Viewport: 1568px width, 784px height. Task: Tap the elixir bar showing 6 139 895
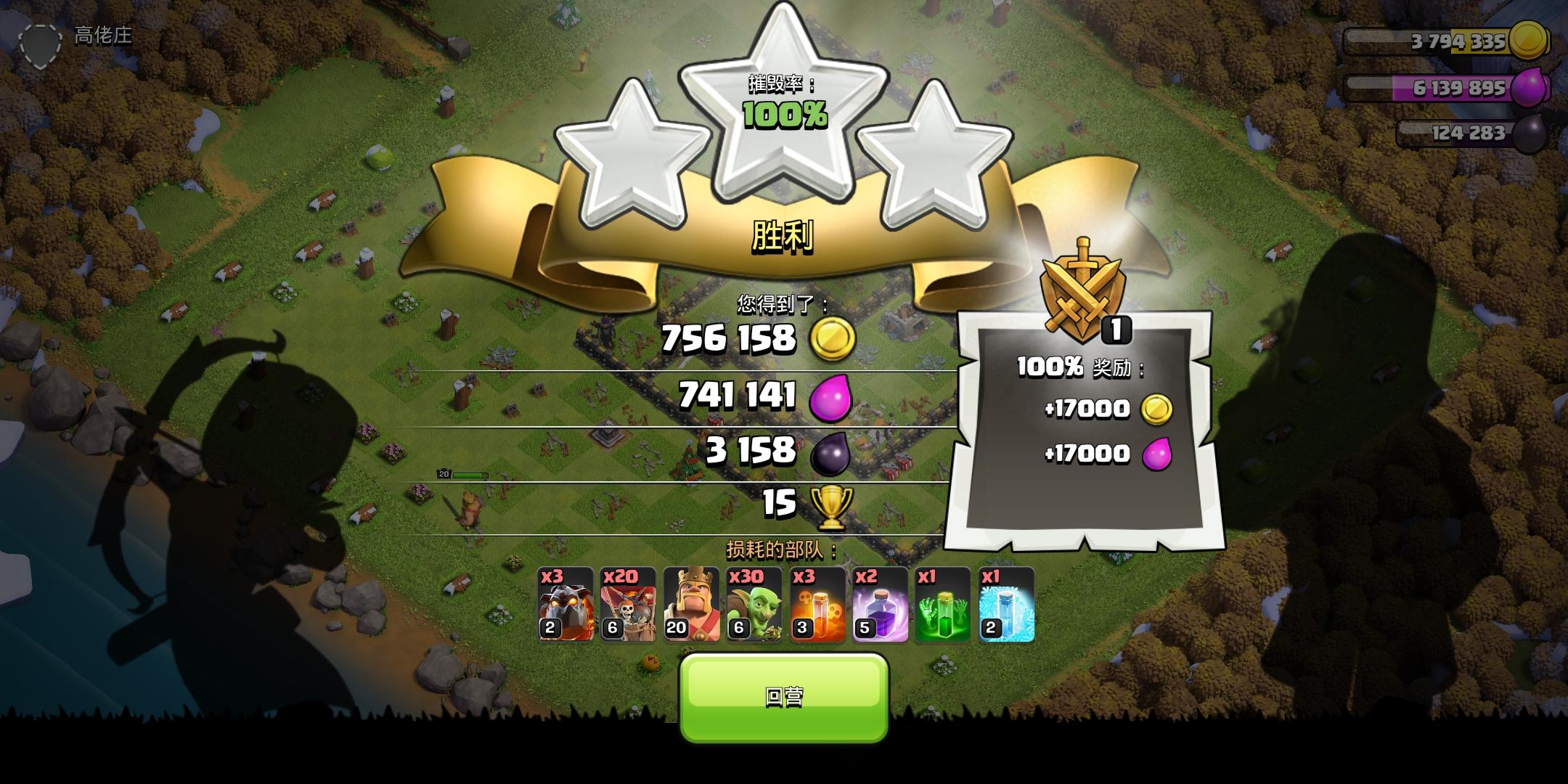[x=1452, y=89]
